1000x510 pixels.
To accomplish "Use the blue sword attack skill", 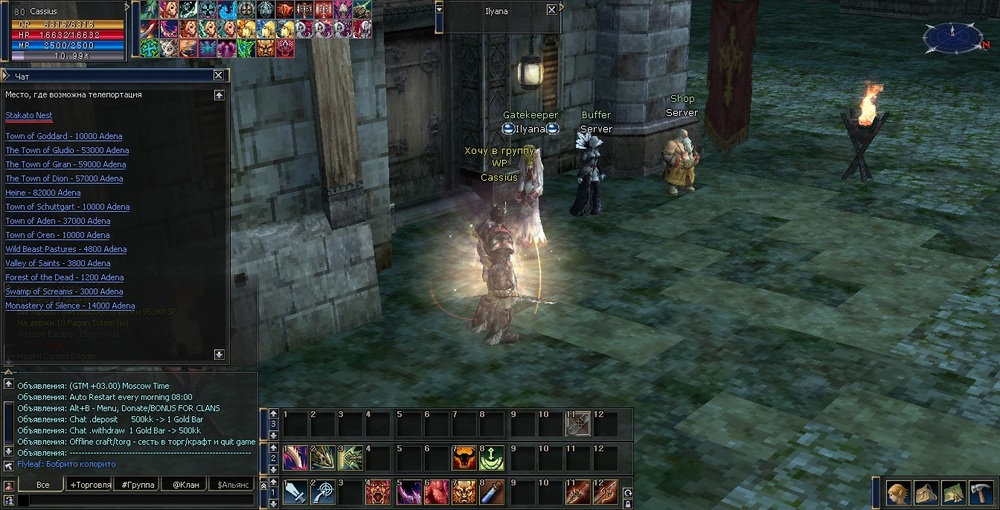I will 296,492.
